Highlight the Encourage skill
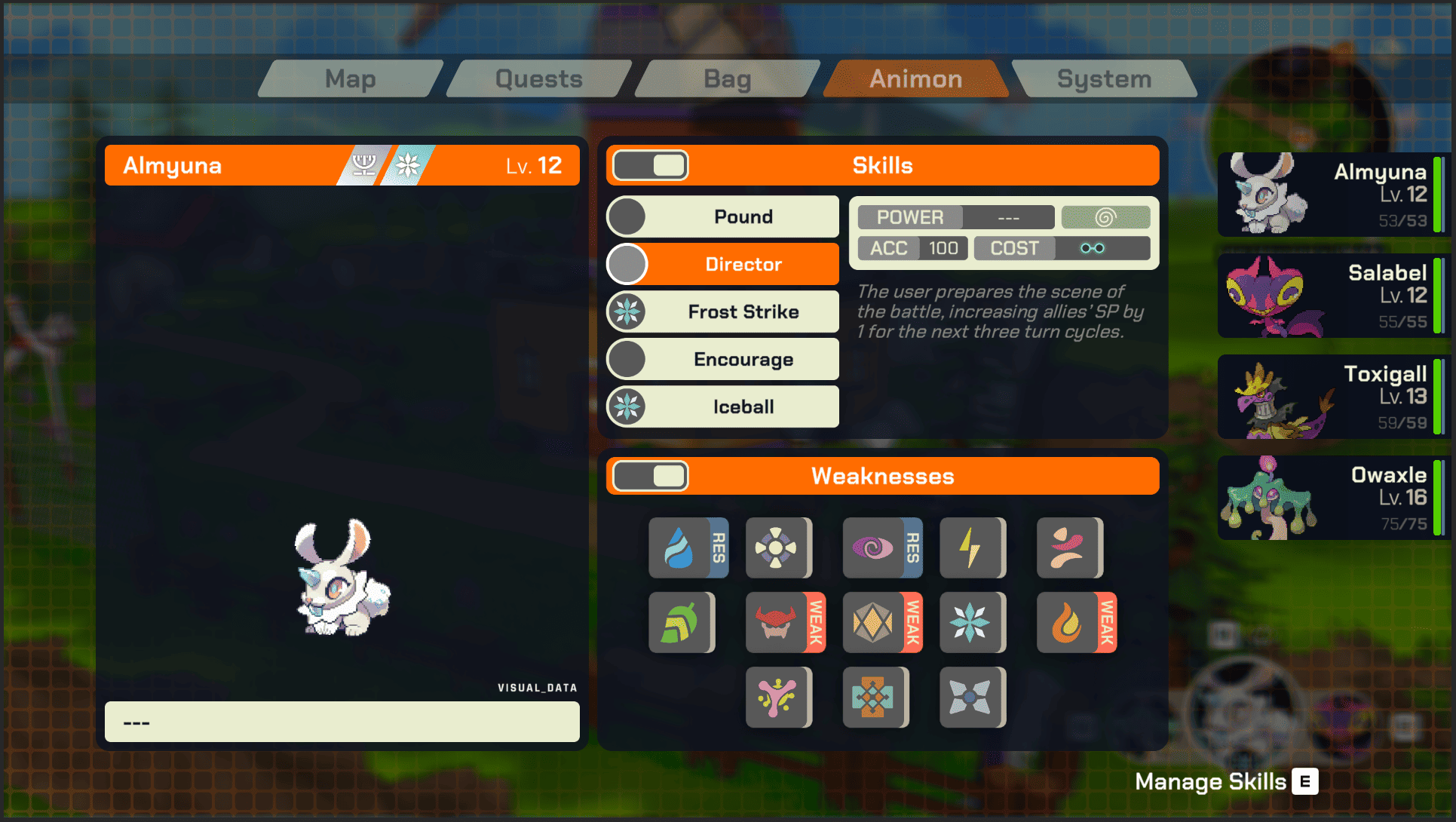 [743, 360]
